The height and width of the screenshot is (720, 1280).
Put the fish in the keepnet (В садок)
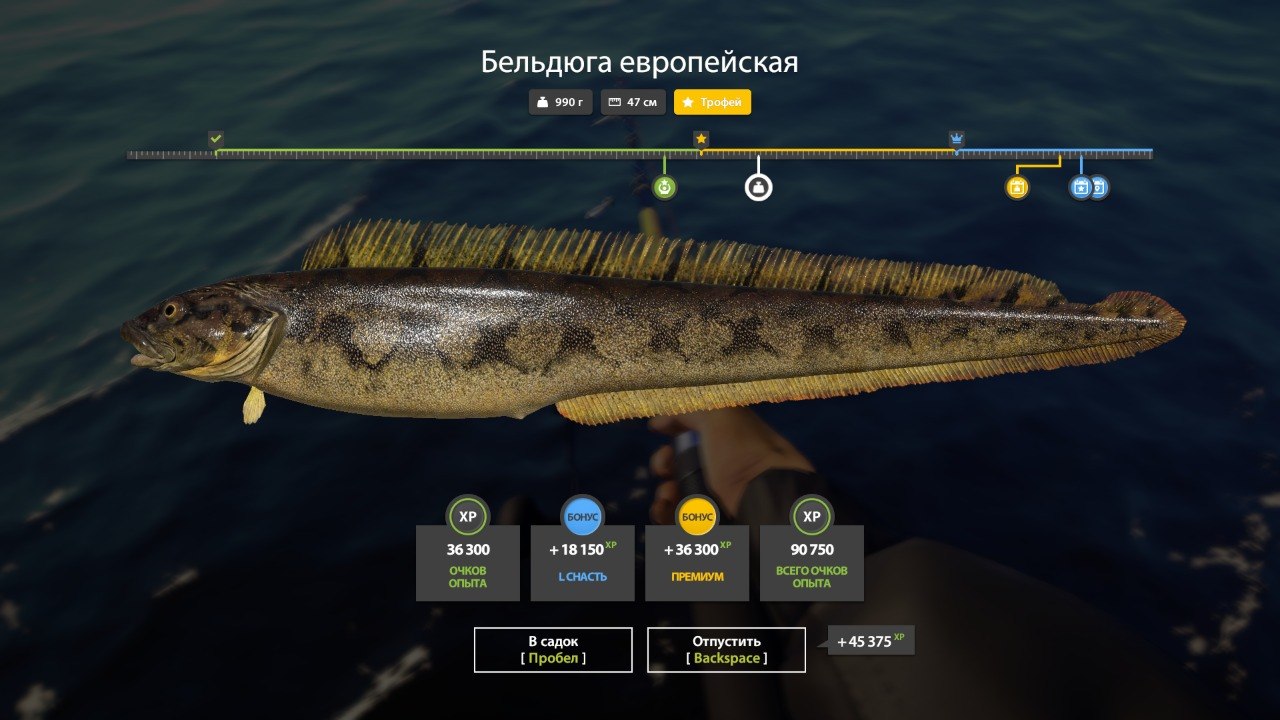tap(553, 650)
